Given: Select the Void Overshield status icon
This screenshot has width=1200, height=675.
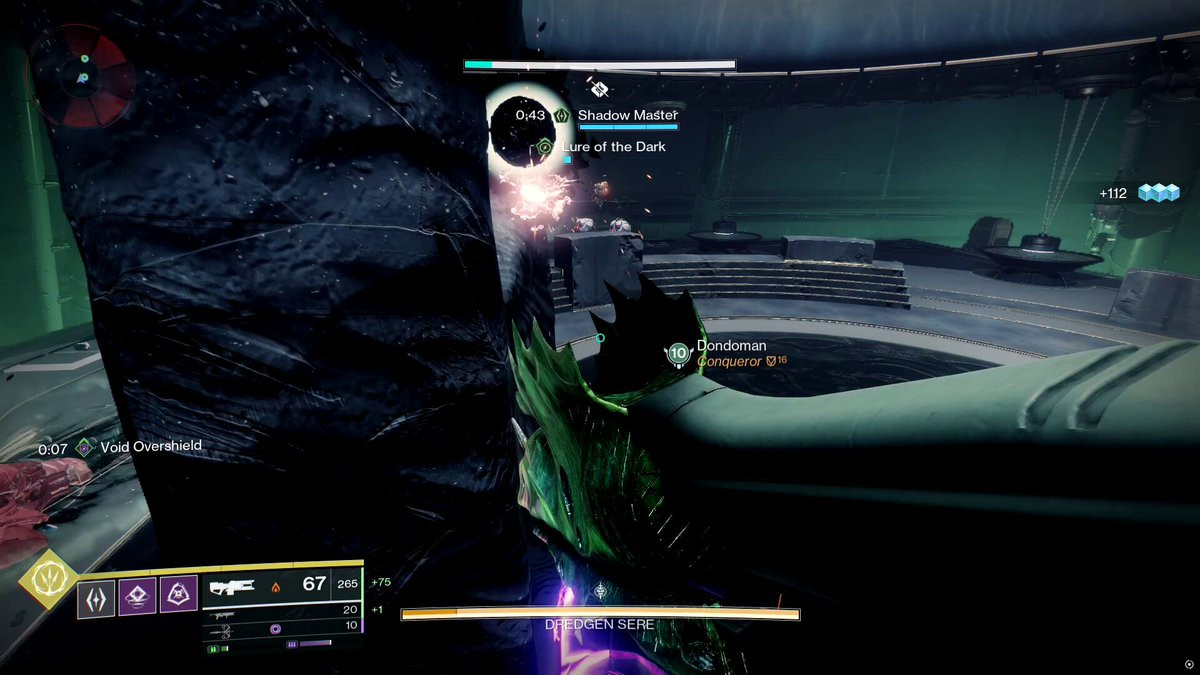Looking at the screenshot, I should pyautogui.click(x=85, y=447).
